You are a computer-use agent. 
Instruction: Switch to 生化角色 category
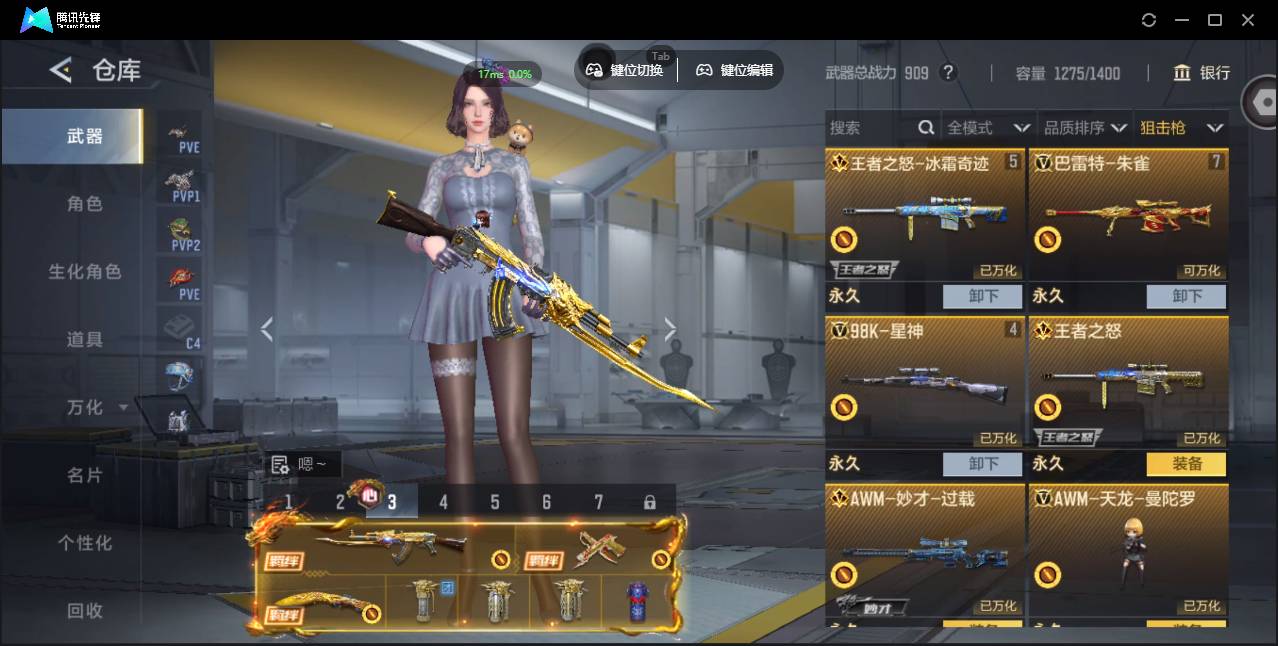(x=84, y=272)
